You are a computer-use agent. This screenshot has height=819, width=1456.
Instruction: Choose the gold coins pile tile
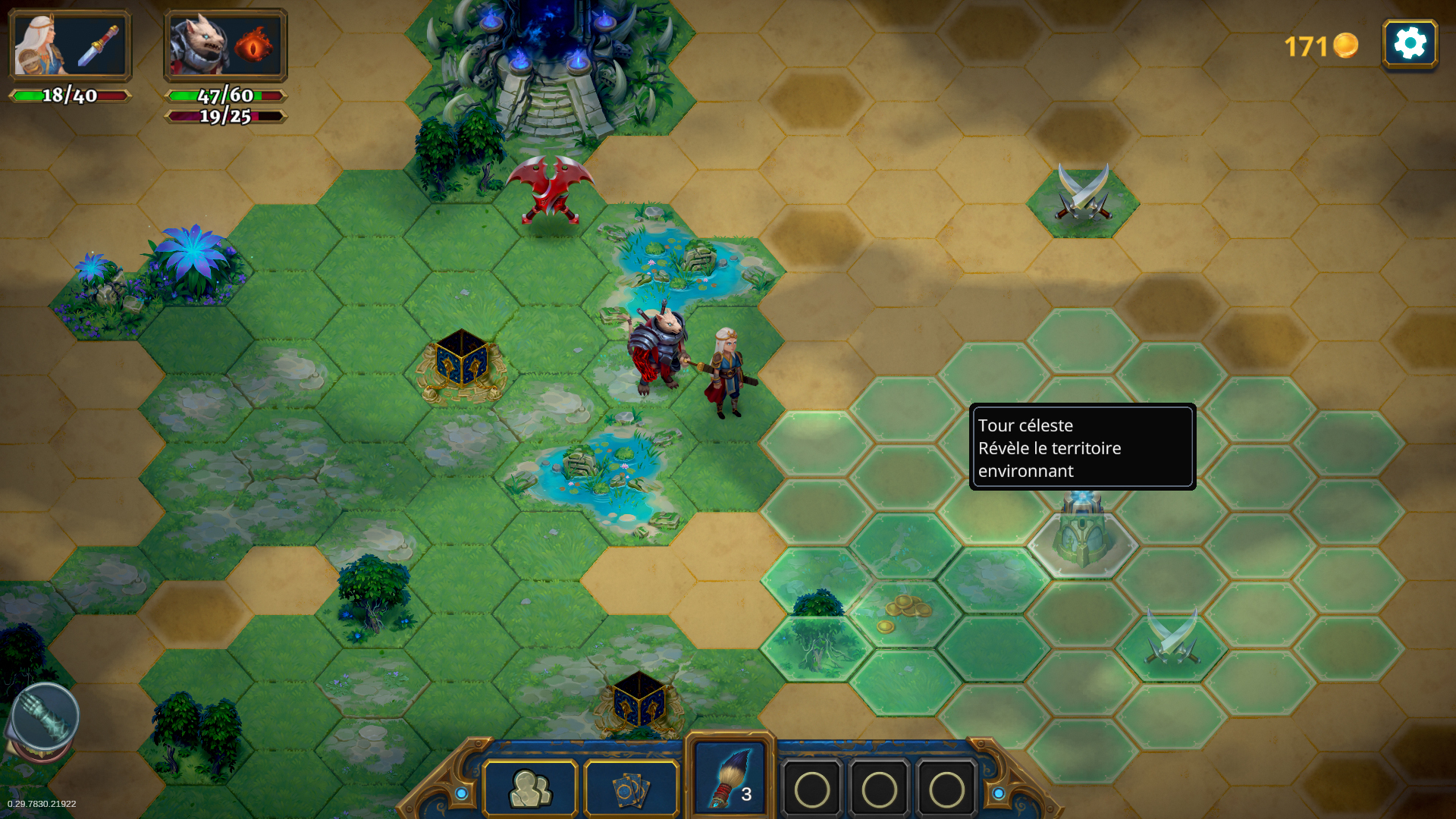[x=903, y=613]
